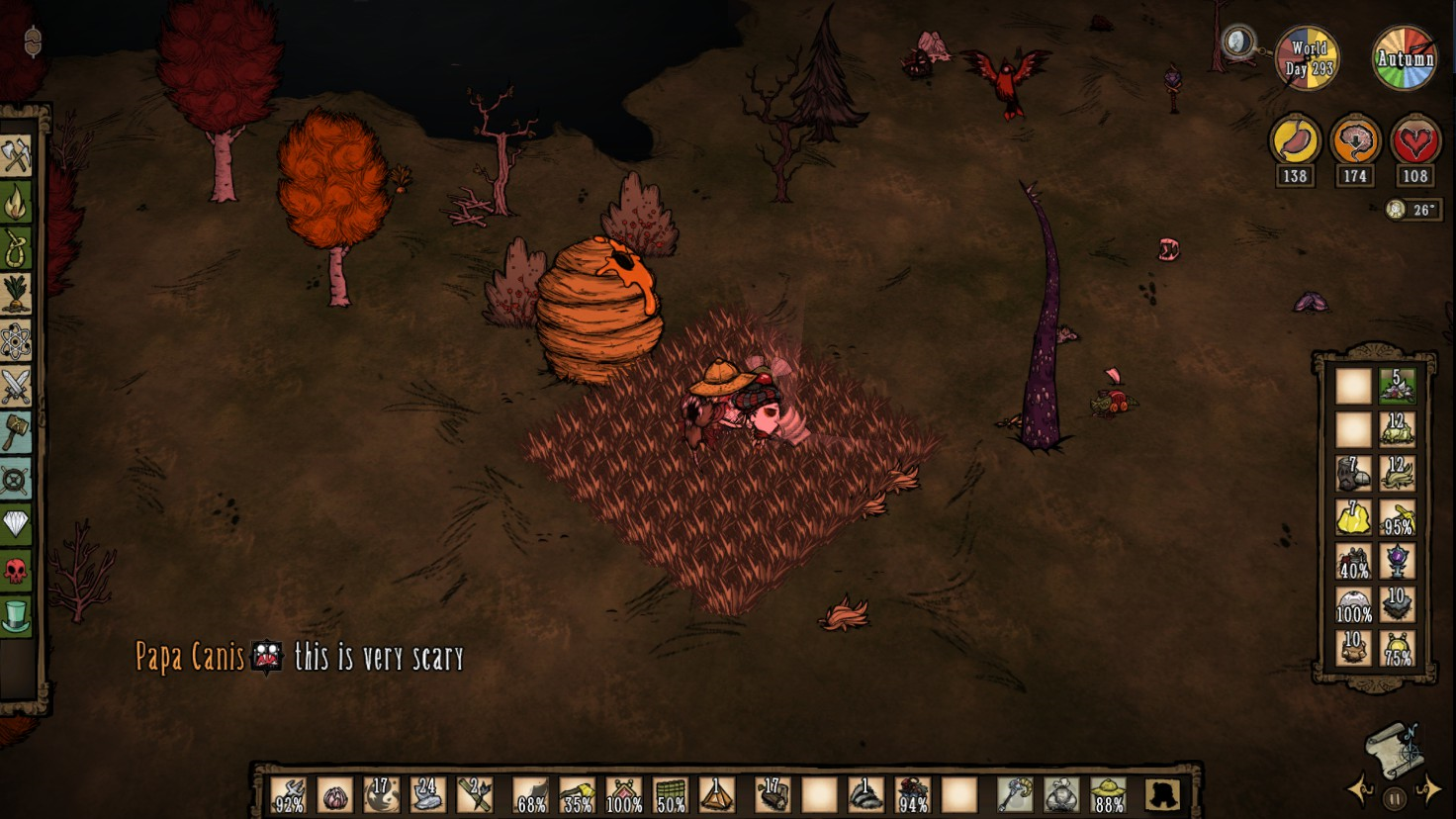Click the magnifying glass near the day clock
The width and height of the screenshot is (1456, 819).
click(1237, 42)
